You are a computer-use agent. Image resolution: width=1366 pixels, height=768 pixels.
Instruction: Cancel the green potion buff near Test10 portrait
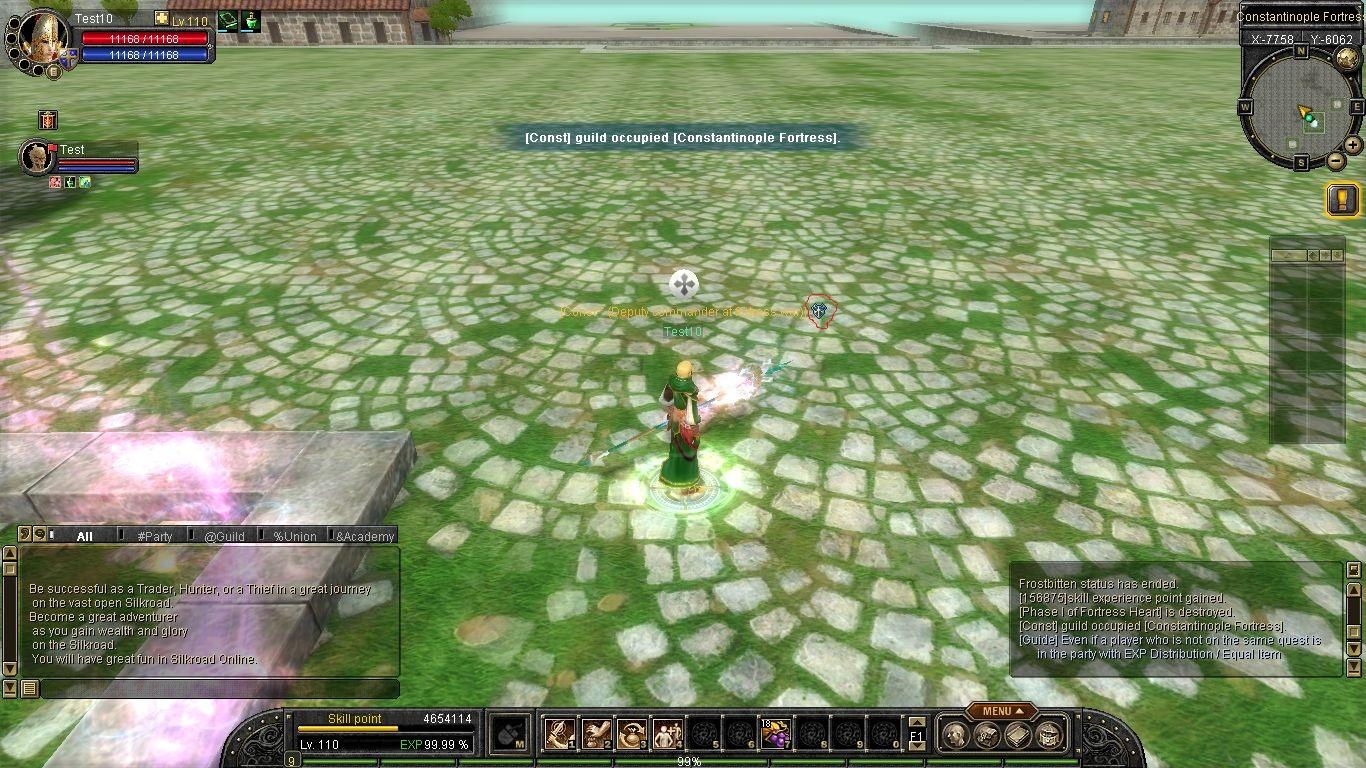[x=250, y=21]
